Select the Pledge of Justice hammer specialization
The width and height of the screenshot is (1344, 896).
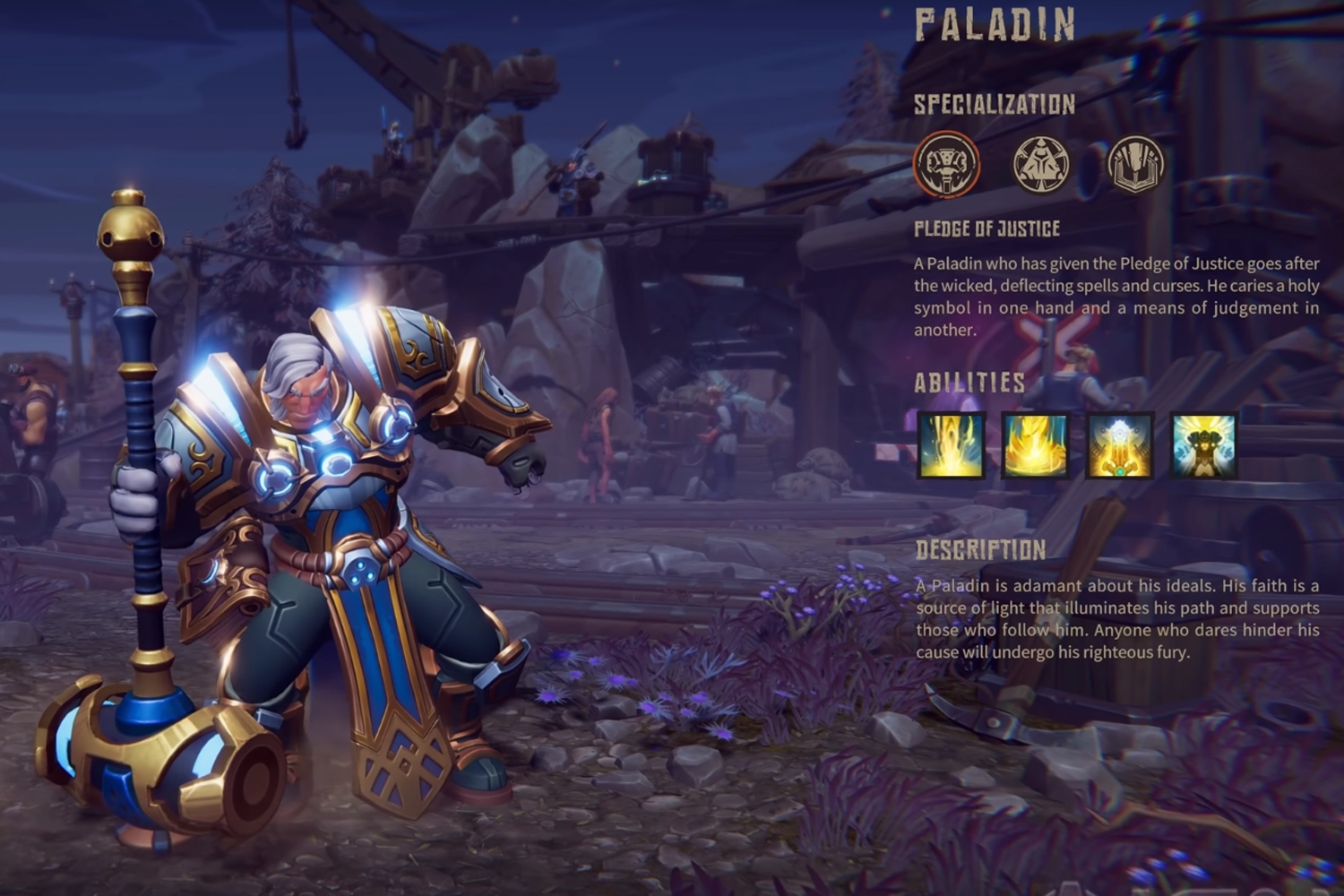point(946,165)
